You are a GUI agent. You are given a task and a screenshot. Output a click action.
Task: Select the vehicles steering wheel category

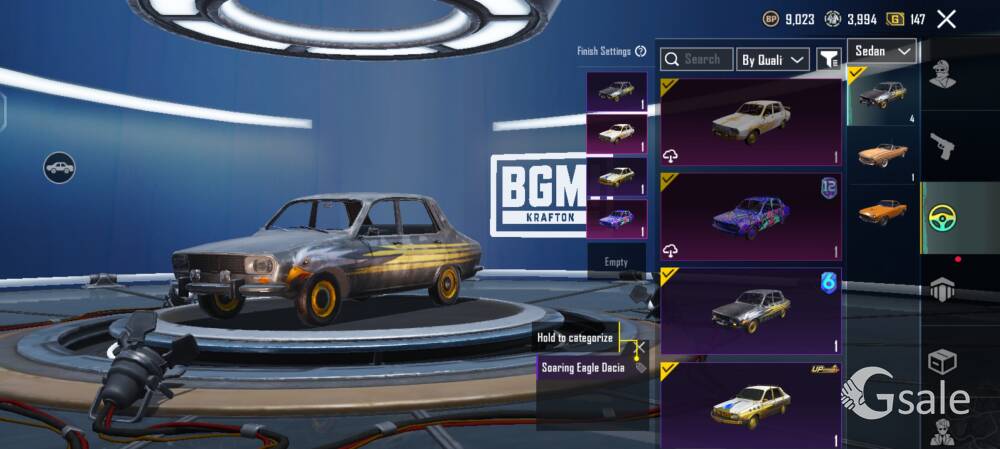point(941,217)
